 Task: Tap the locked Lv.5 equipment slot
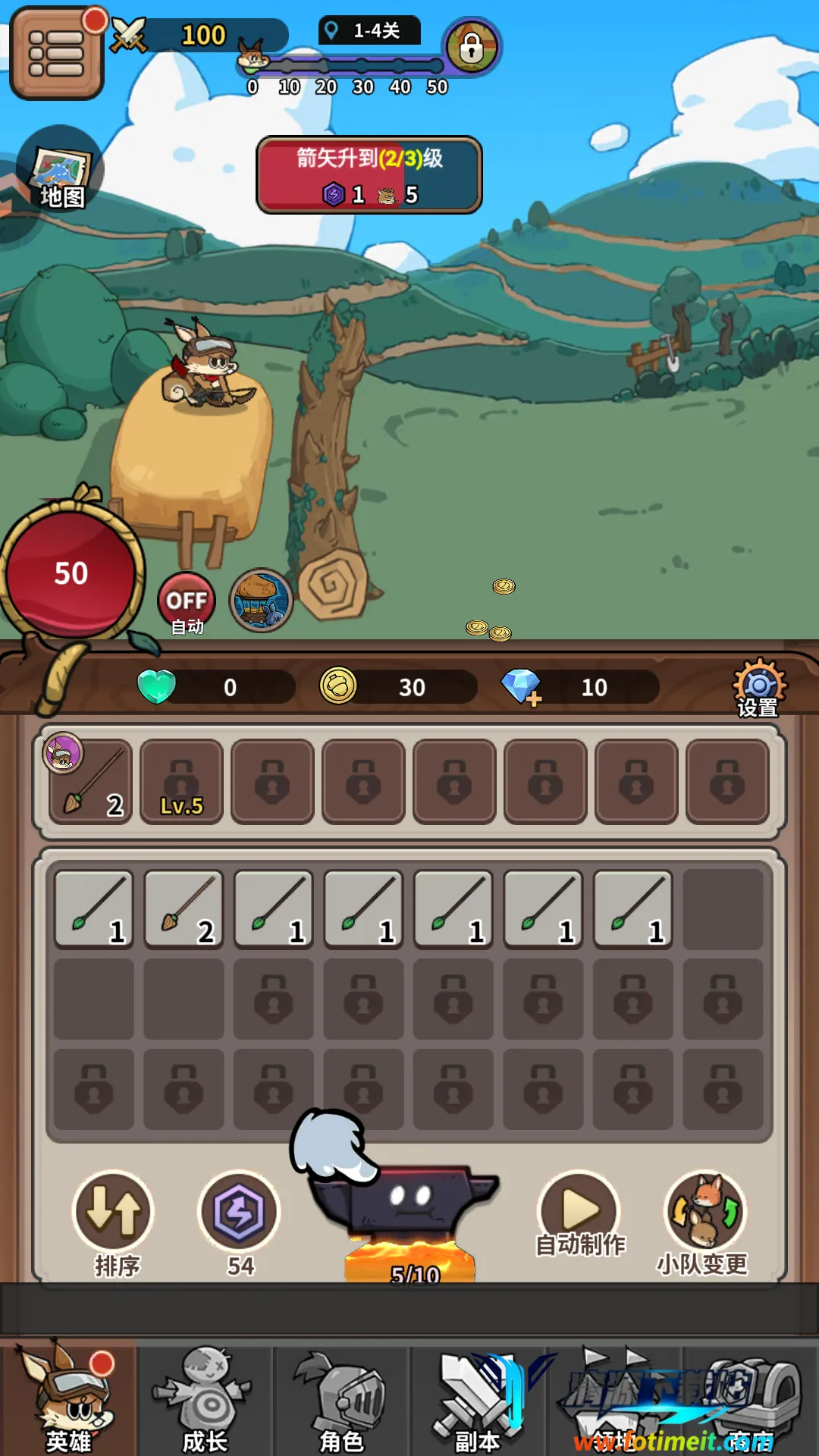[182, 782]
